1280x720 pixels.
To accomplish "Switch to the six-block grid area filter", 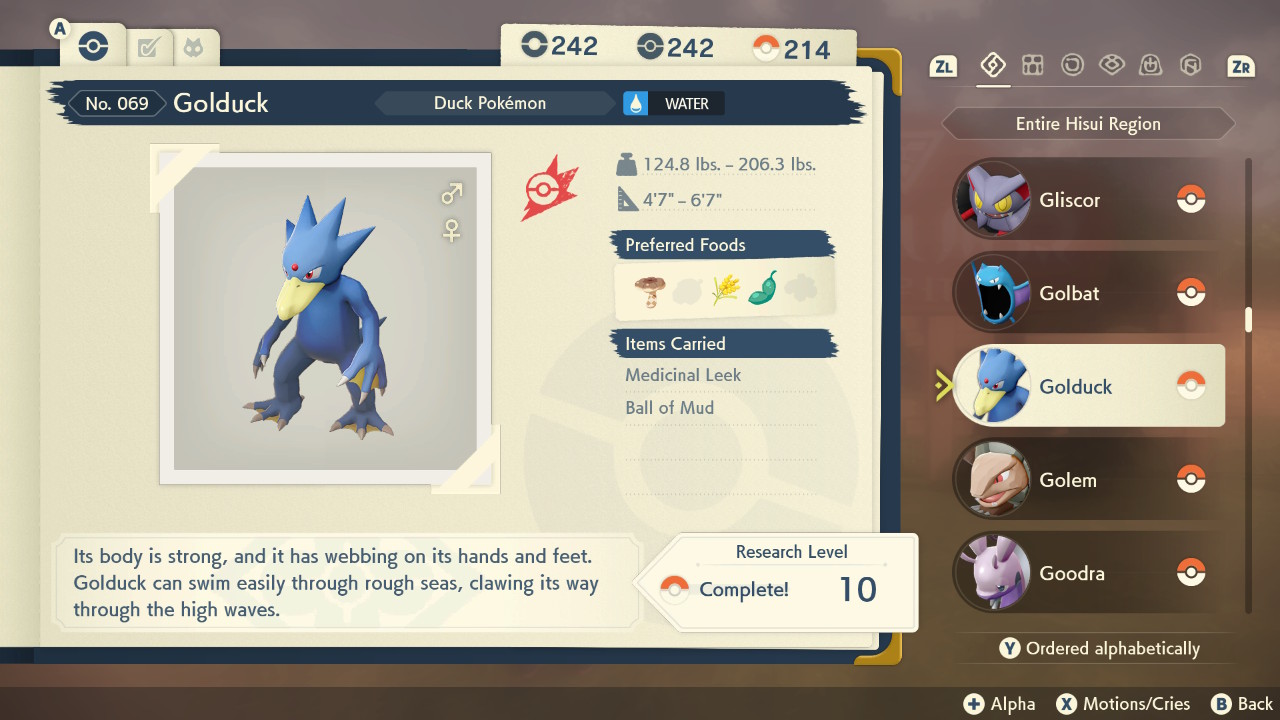I will tap(1032, 66).
